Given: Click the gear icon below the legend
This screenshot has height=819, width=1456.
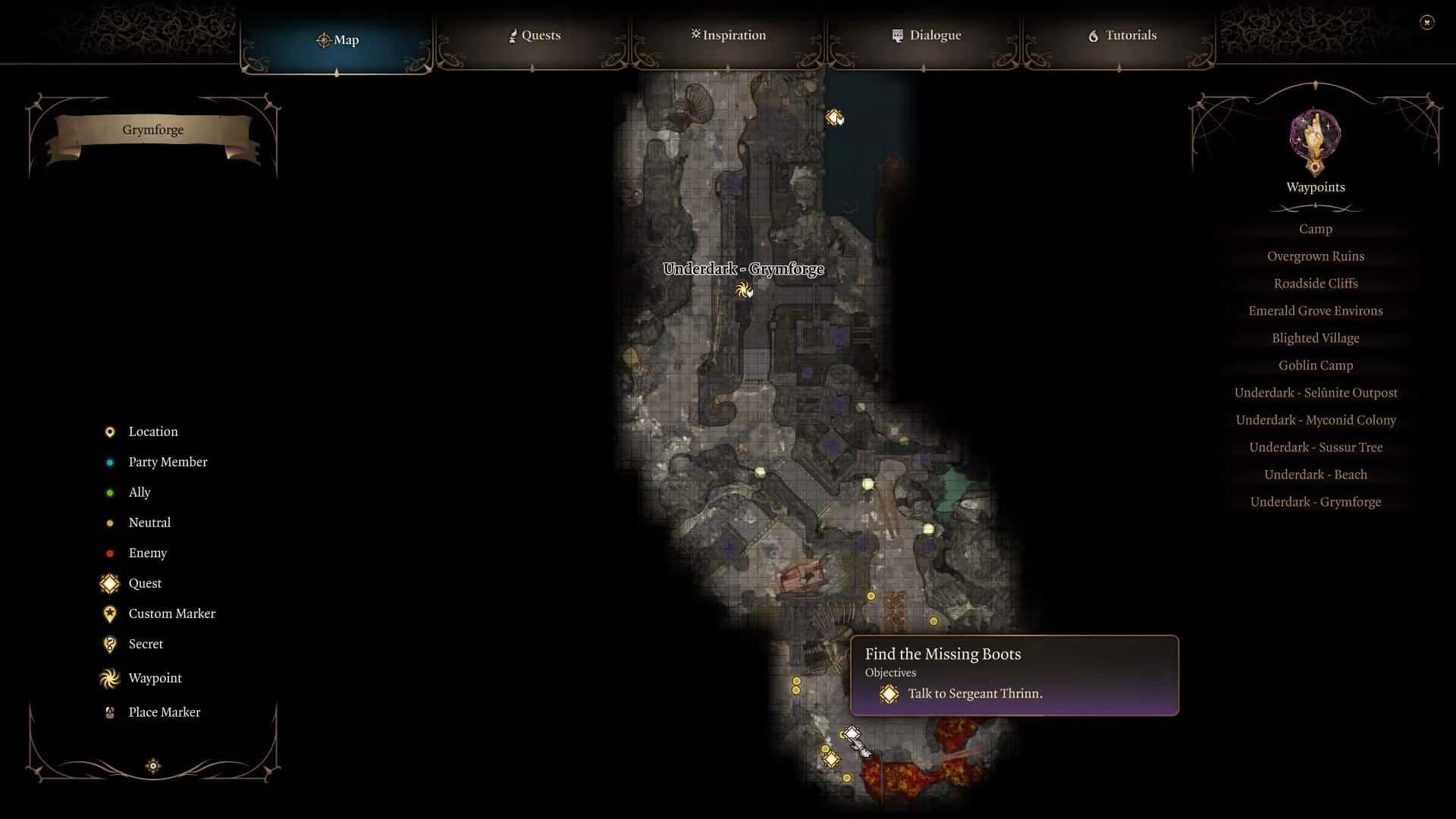Looking at the screenshot, I should pyautogui.click(x=153, y=766).
